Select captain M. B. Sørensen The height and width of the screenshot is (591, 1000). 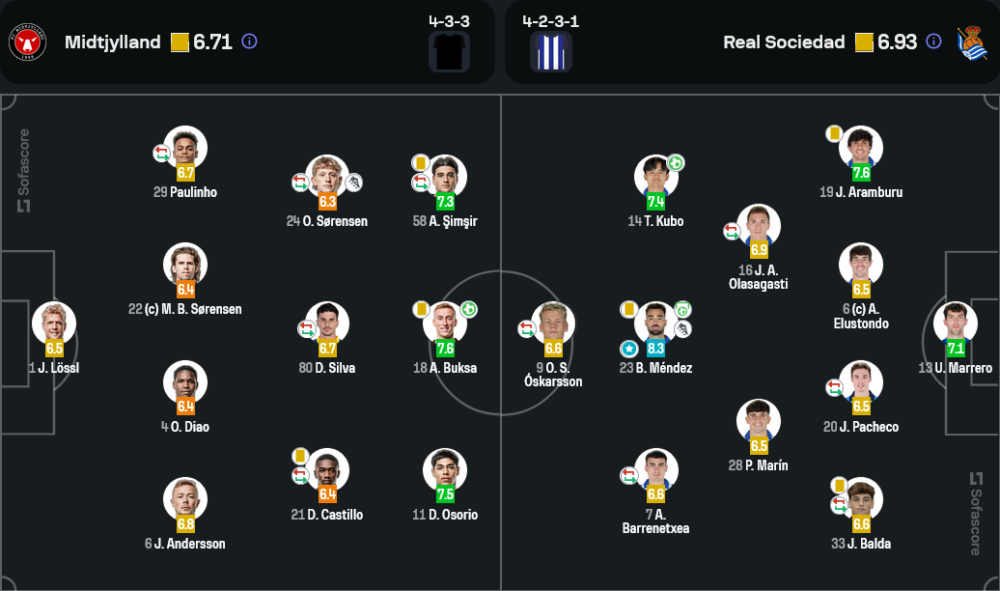point(185,265)
